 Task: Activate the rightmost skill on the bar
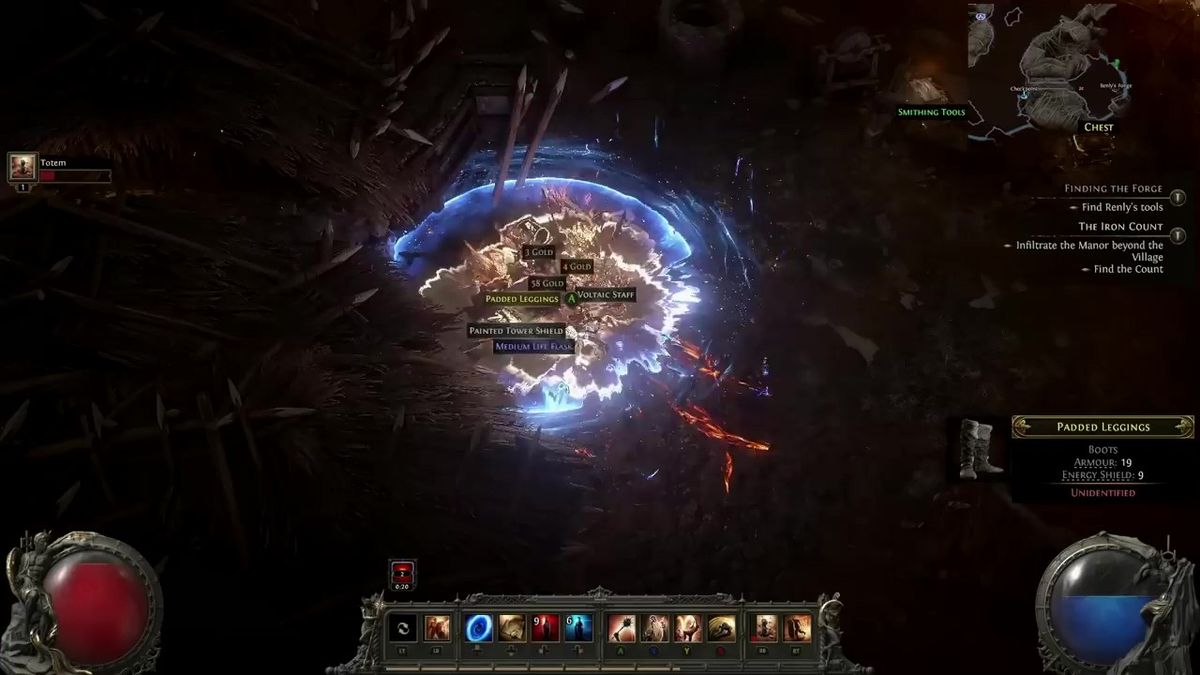798,628
